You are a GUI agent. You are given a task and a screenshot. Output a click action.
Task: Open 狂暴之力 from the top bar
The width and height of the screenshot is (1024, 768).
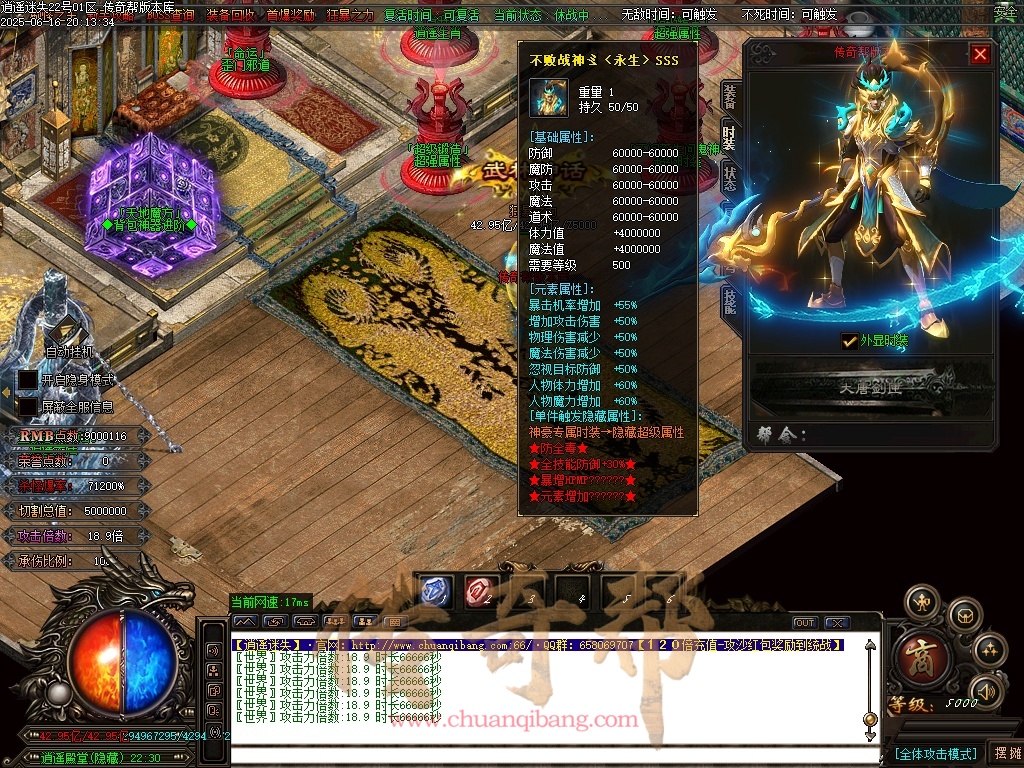pyautogui.click(x=349, y=15)
